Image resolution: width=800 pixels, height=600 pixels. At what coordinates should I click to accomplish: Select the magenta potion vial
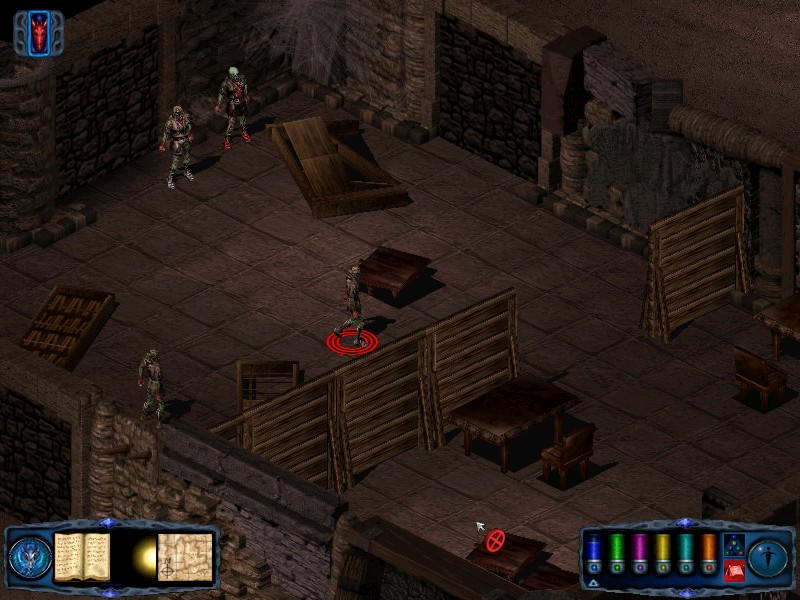(640, 552)
